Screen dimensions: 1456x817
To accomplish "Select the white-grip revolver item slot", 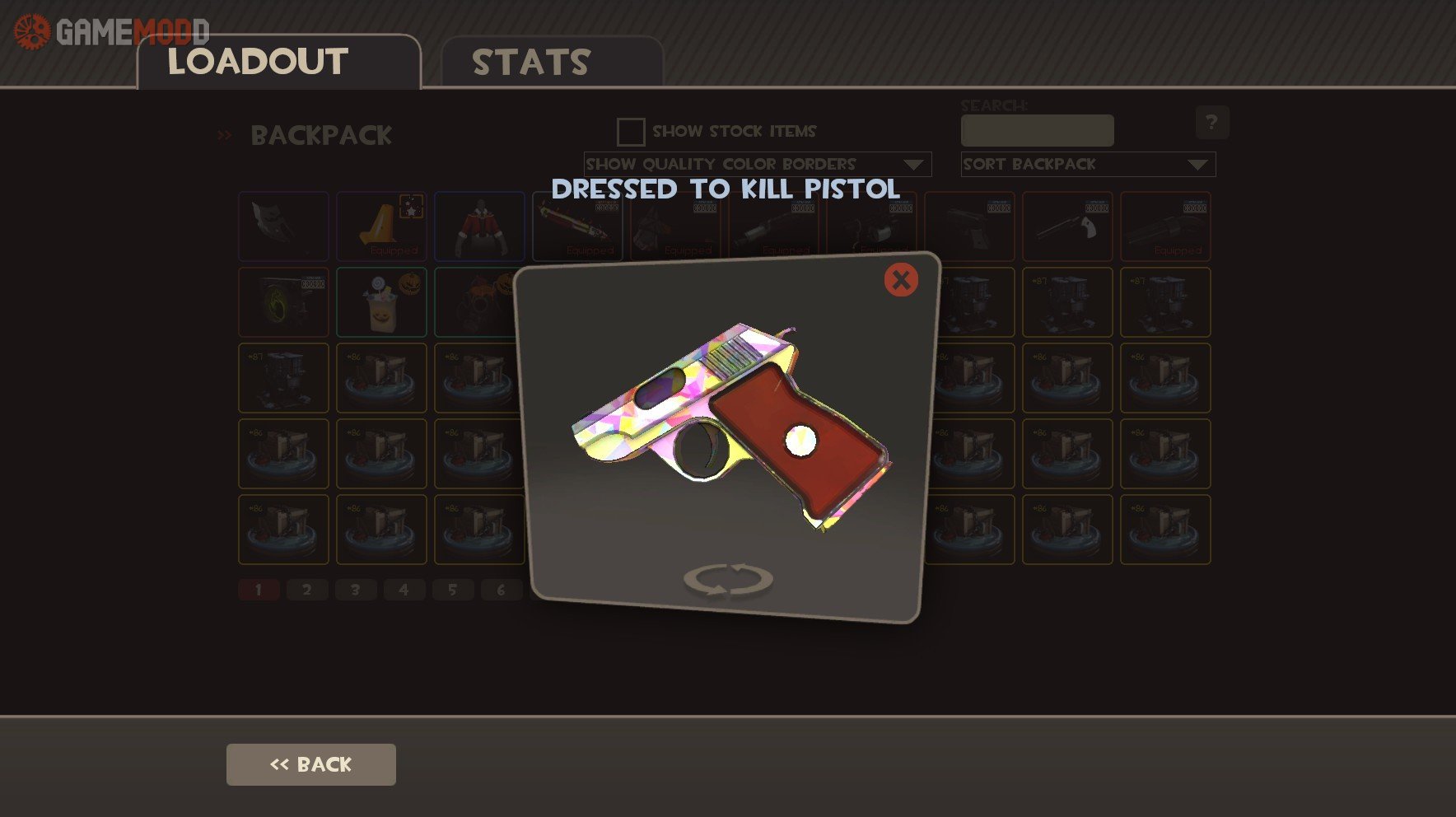I will (x=1067, y=226).
